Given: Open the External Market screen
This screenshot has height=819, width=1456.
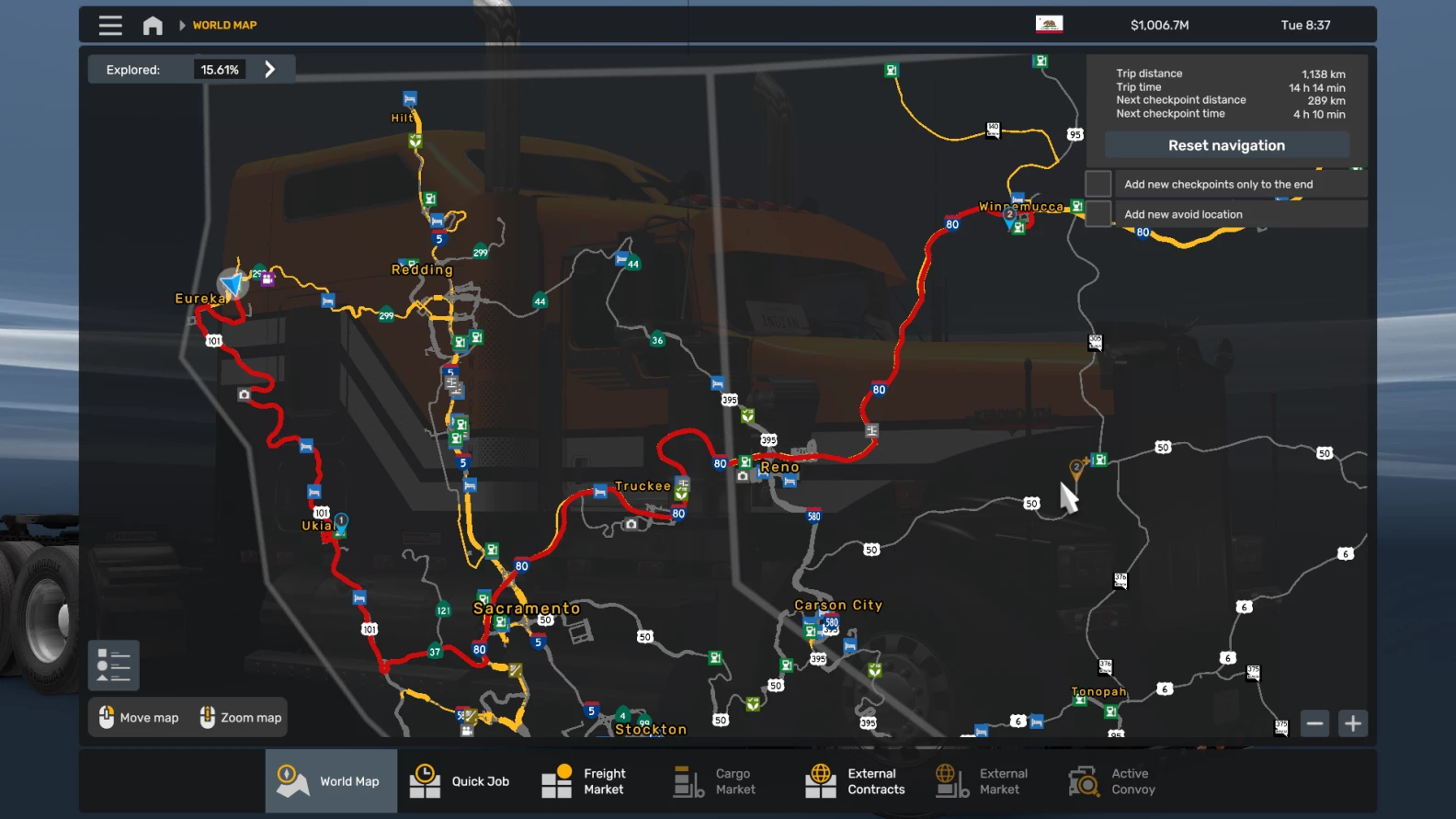Looking at the screenshot, I should [982, 780].
